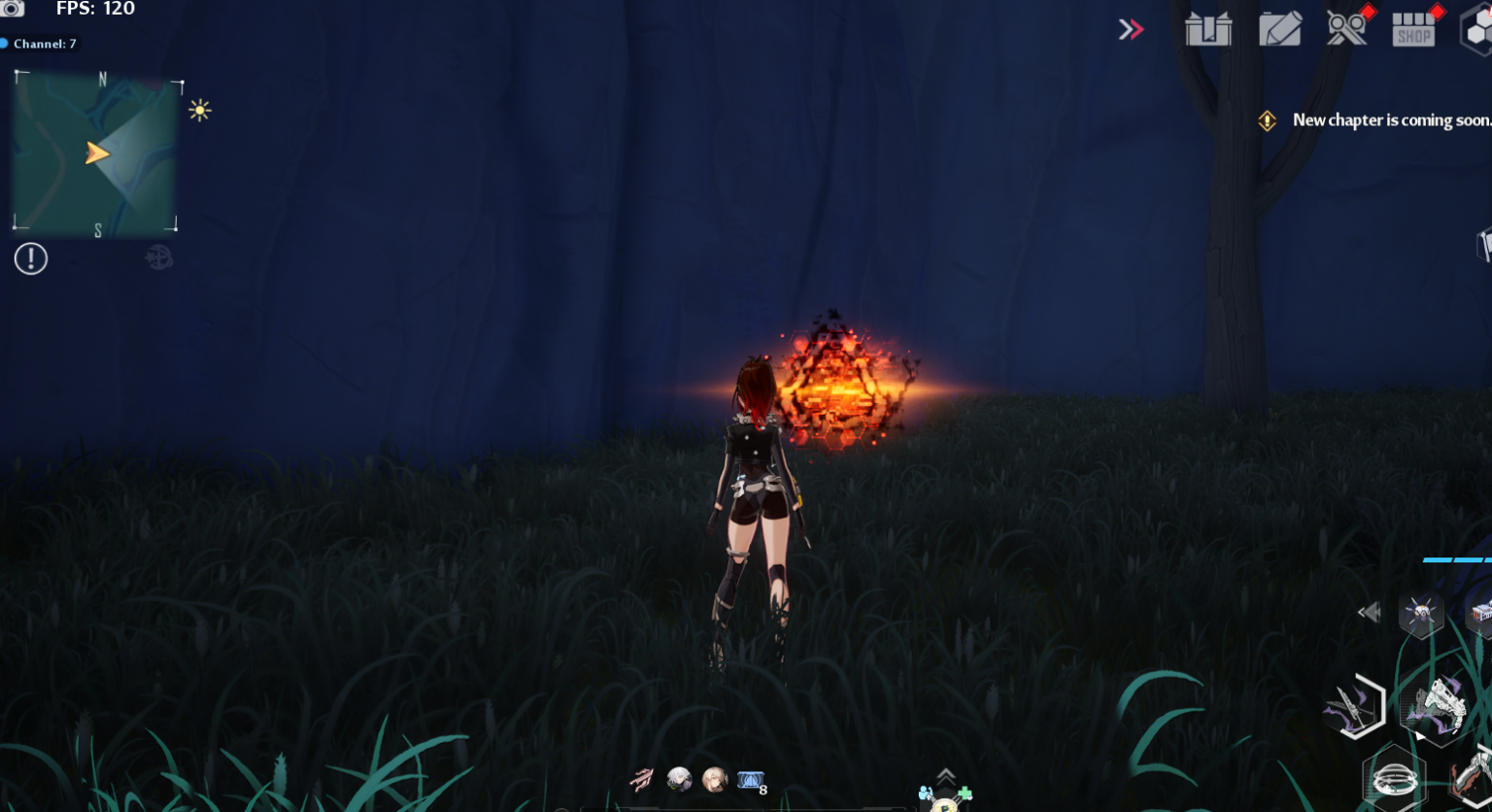This screenshot has width=1492, height=812.
Task: Click the blue buff icon with 8
Action: pyautogui.click(x=751, y=780)
